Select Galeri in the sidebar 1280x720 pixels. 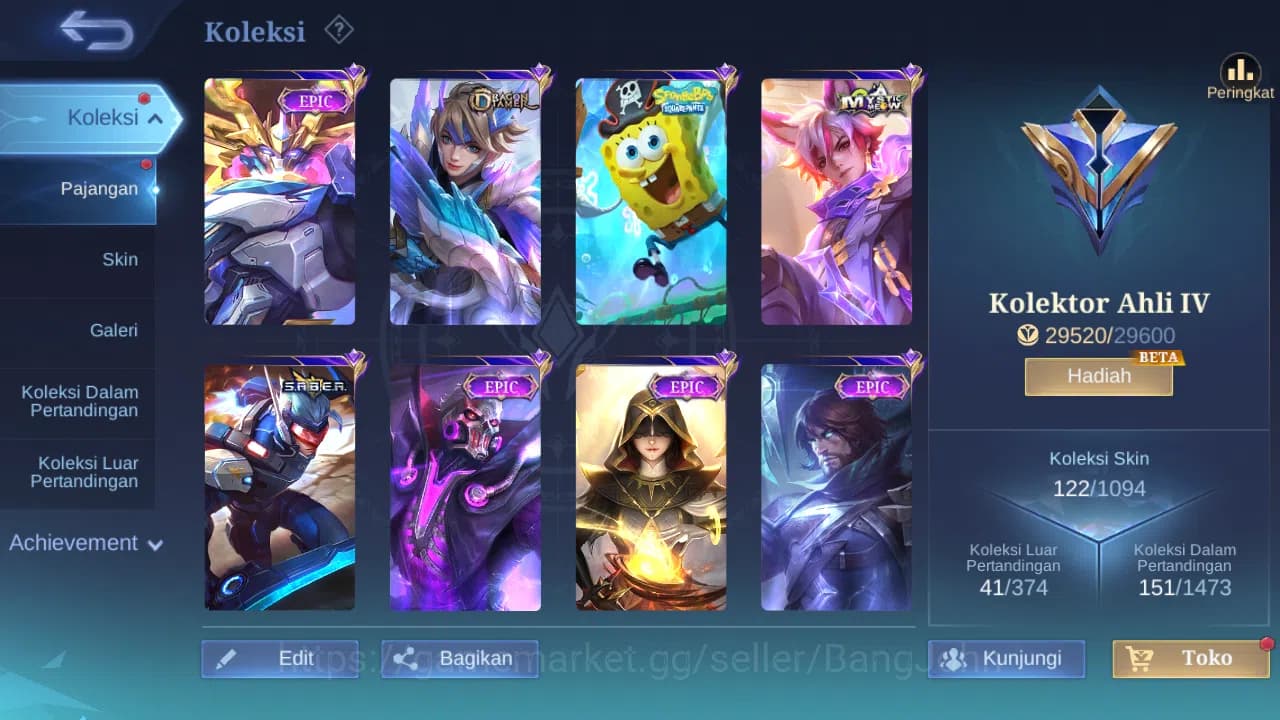114,330
